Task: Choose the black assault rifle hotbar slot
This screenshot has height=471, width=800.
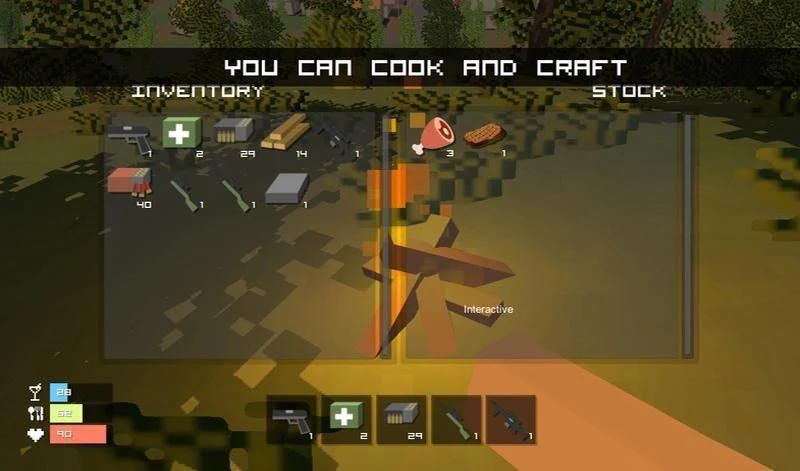Action: (x=510, y=419)
